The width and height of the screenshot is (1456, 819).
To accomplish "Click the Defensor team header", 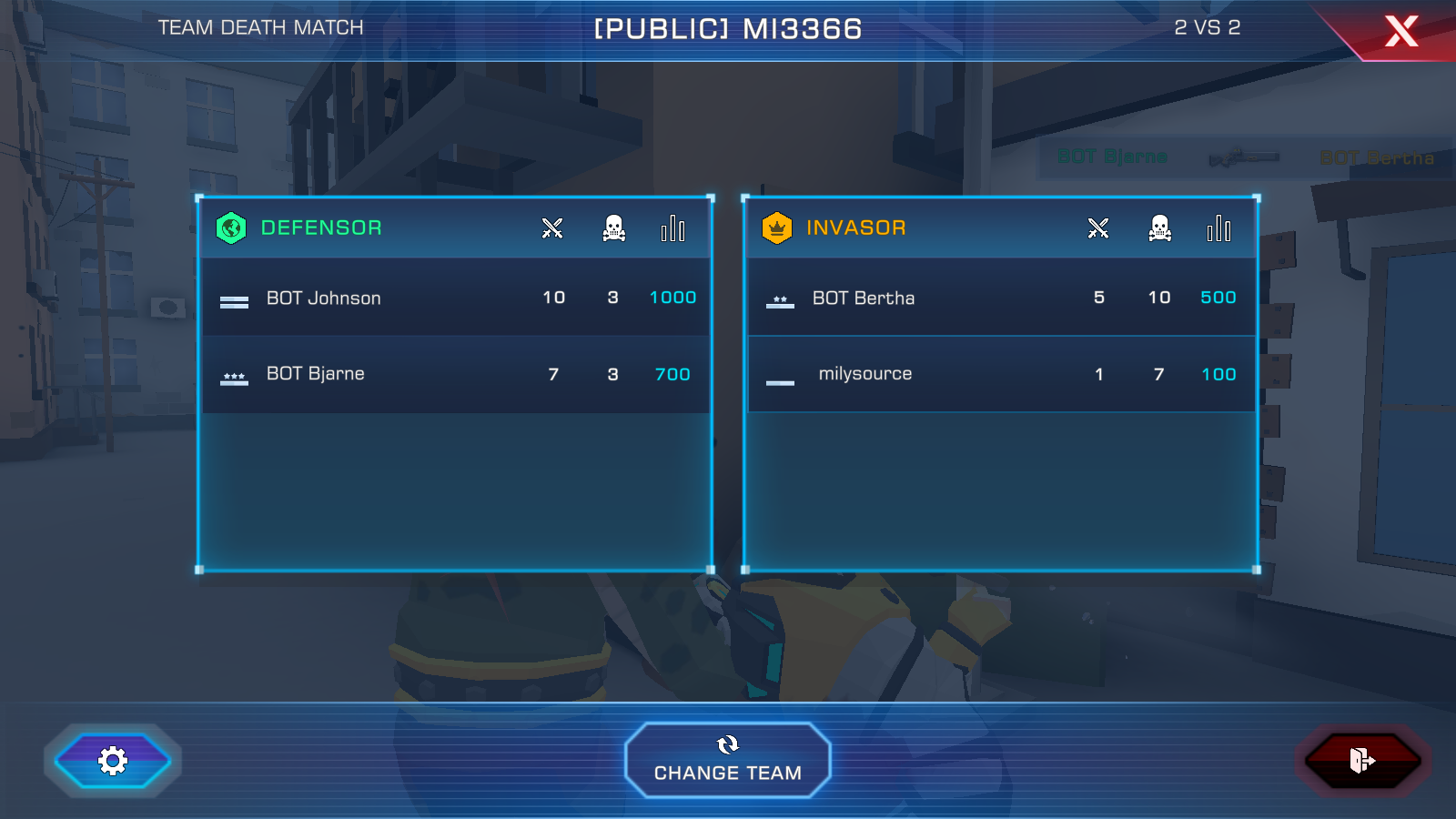I will [x=321, y=227].
